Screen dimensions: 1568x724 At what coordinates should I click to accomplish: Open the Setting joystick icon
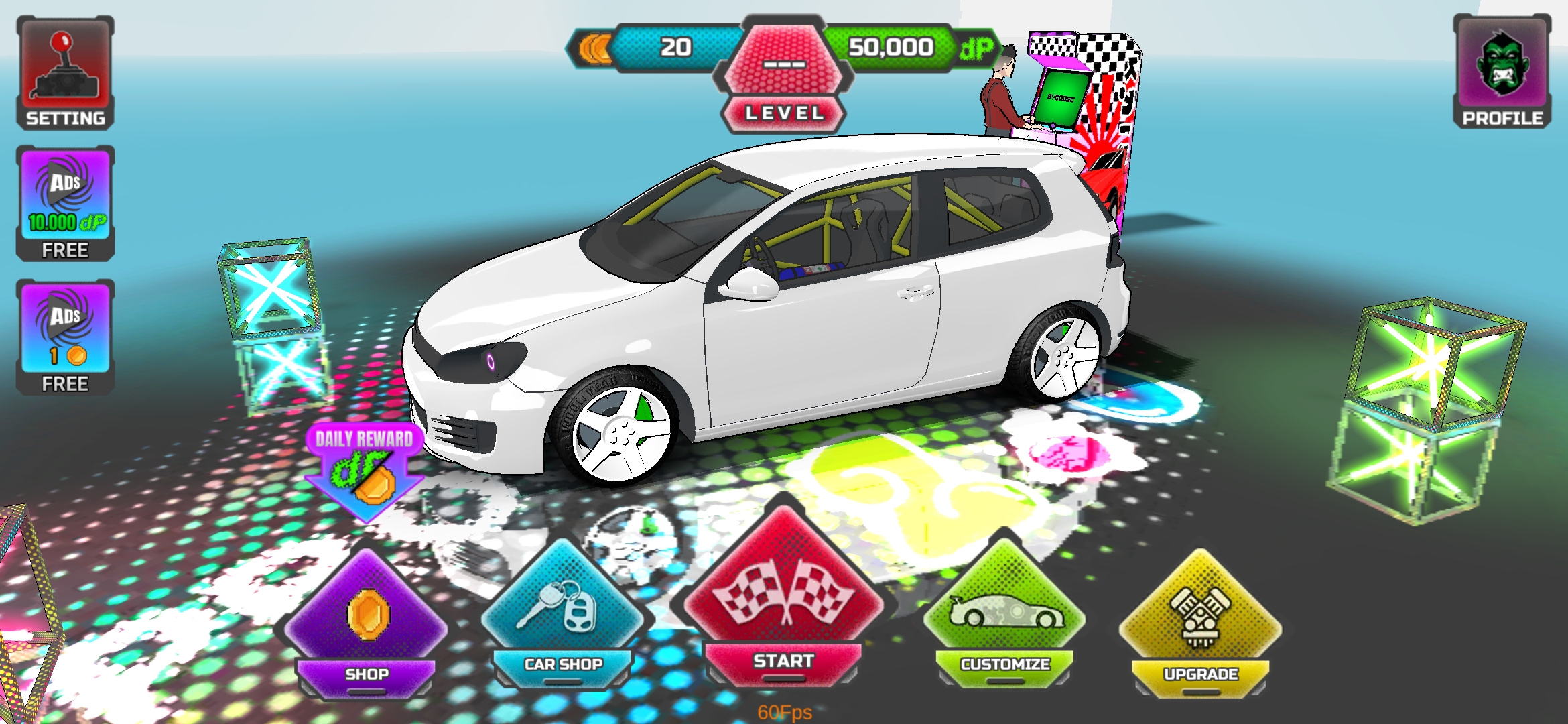pyautogui.click(x=65, y=66)
